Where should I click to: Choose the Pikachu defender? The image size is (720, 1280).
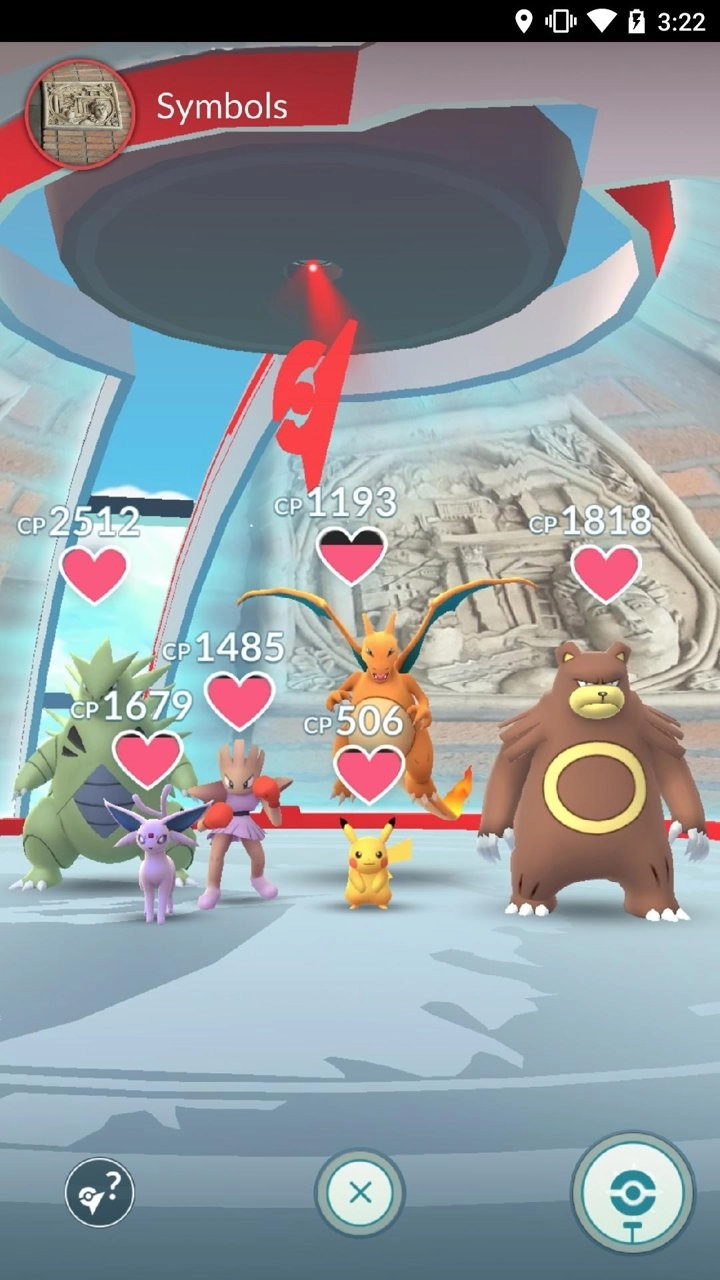pos(368,865)
